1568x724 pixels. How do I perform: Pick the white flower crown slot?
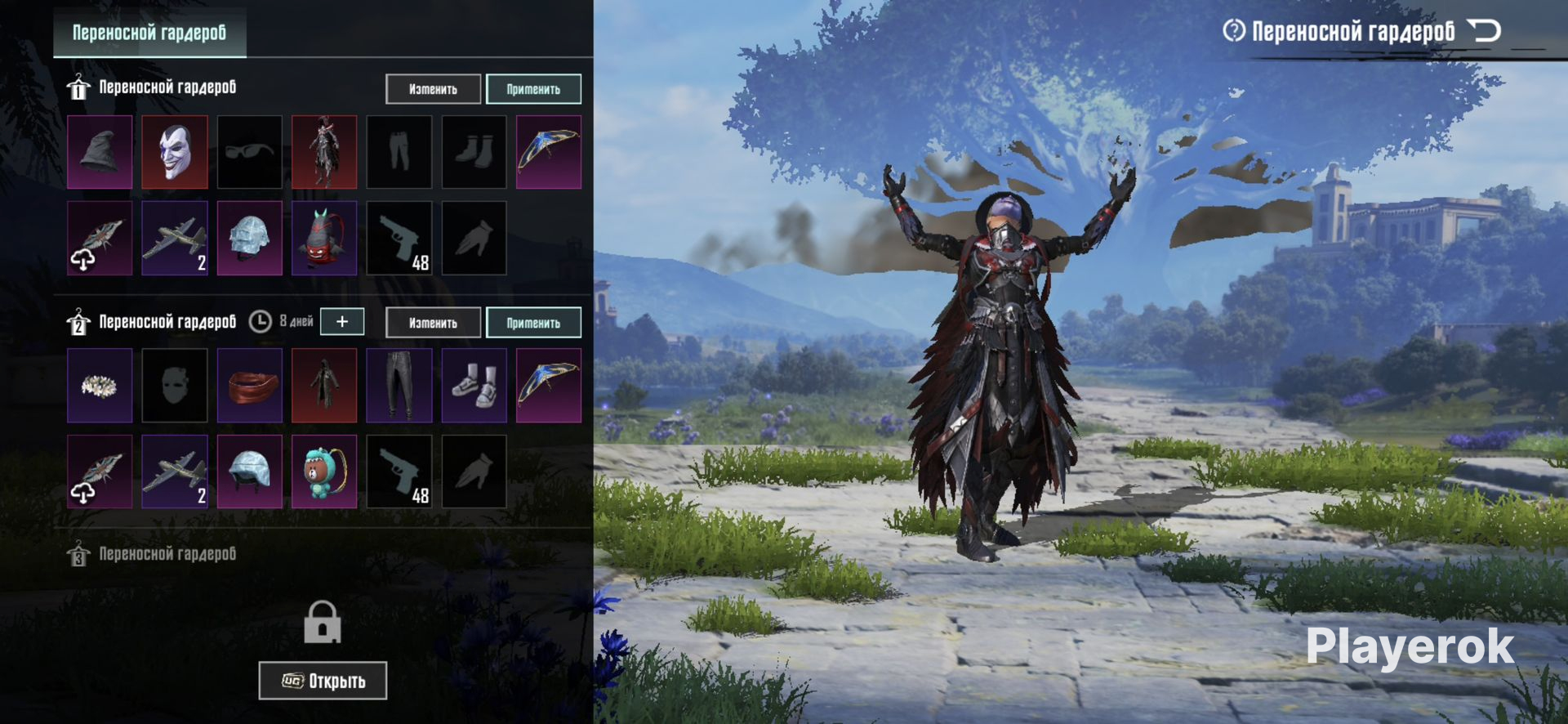[x=100, y=386]
